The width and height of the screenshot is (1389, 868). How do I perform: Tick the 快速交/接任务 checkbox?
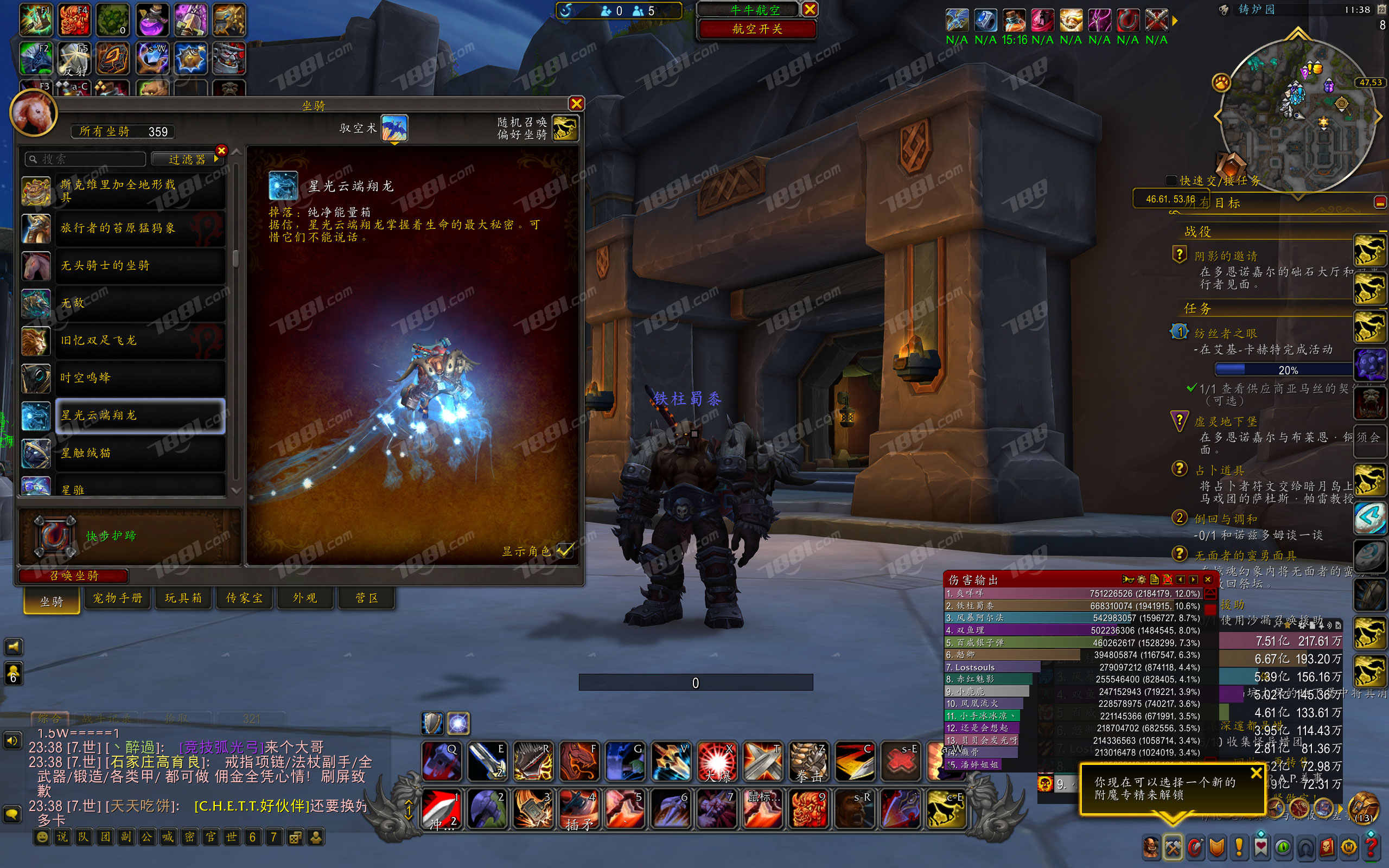pos(1171,180)
